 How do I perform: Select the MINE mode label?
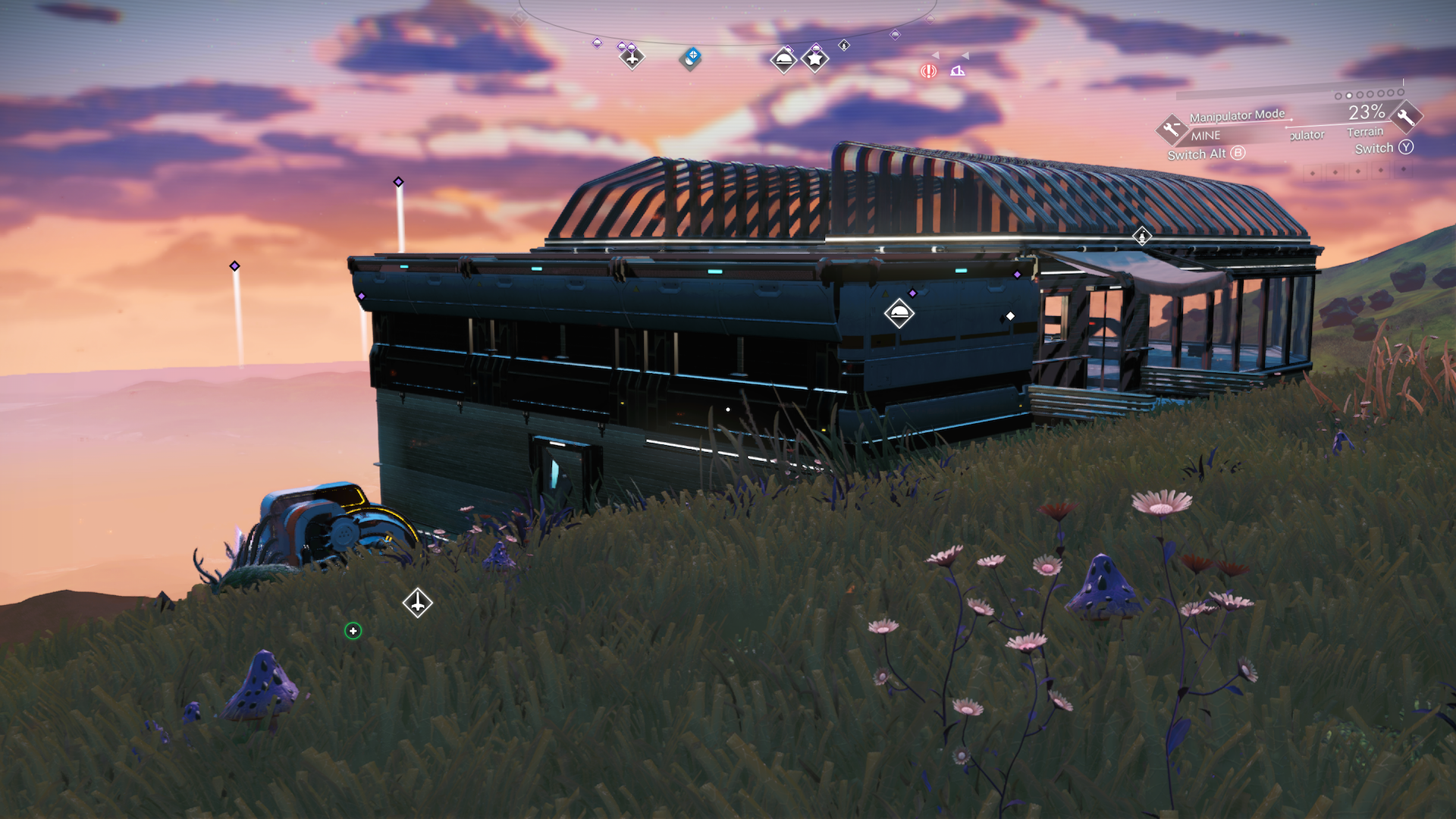pos(1206,136)
